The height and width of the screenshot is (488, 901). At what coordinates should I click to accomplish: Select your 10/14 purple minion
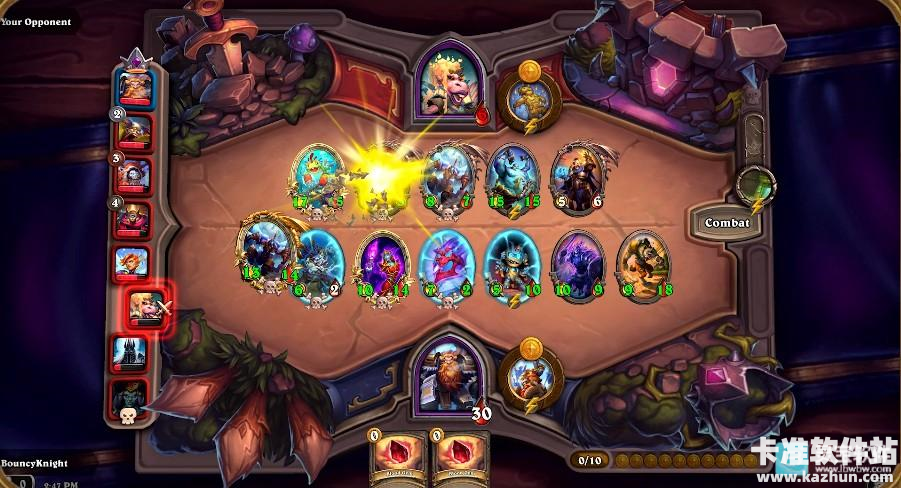(x=383, y=263)
